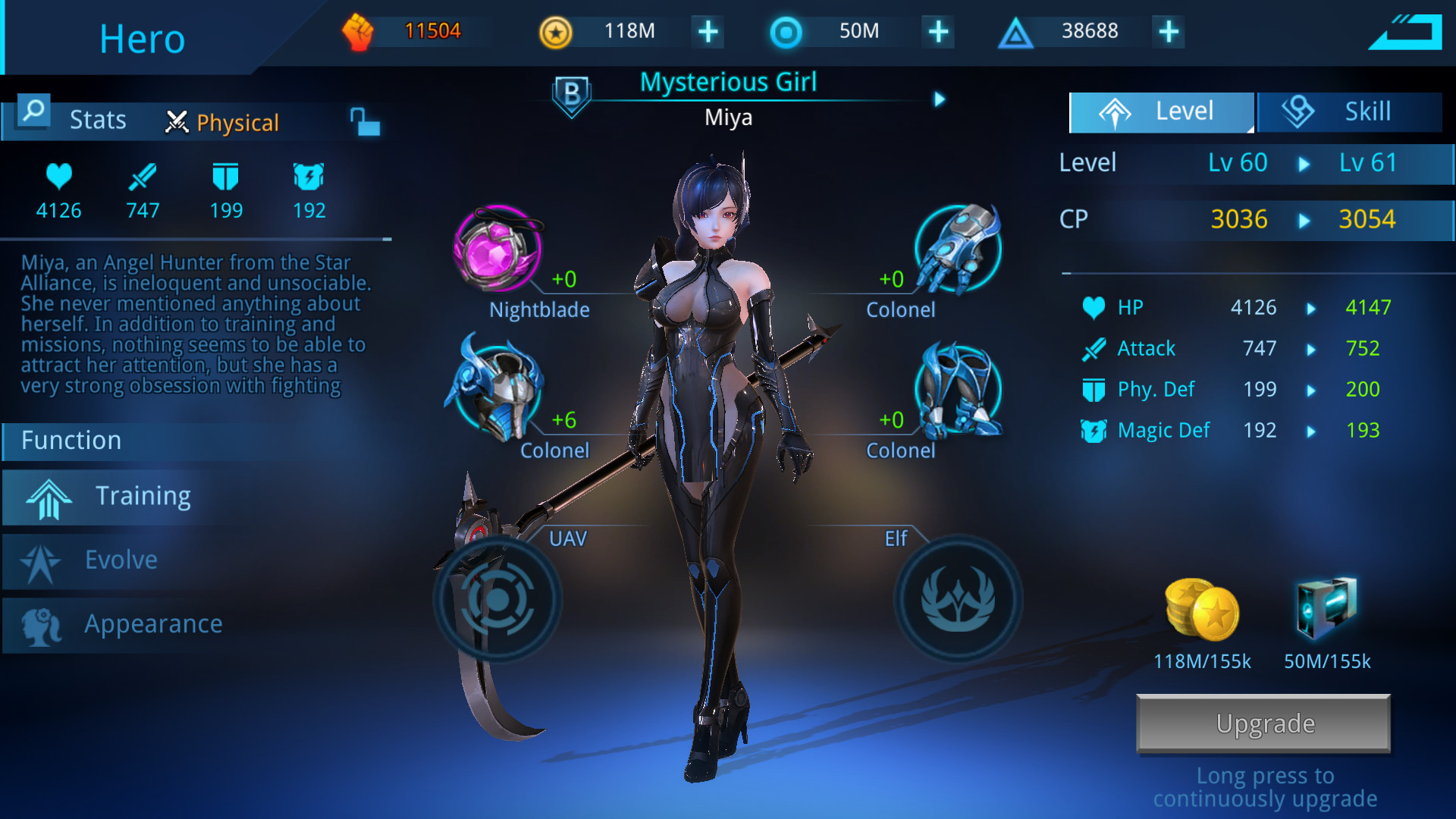Open the Appearance menu entry
Screen dimensions: 1456x819
point(152,623)
